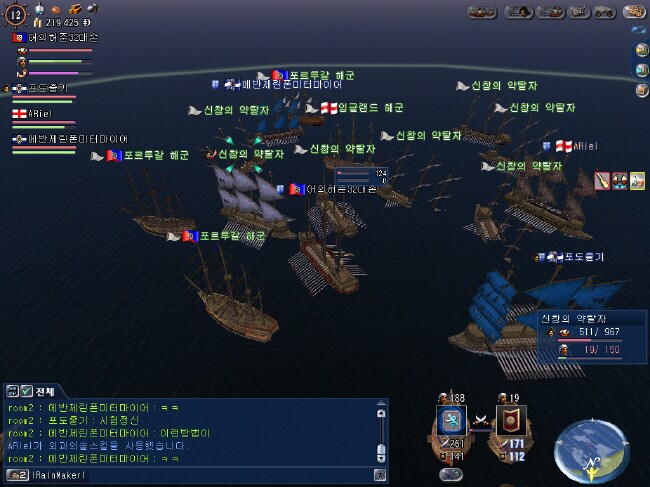
Task: Open the chat room2 channel selector
Action: 16,475
